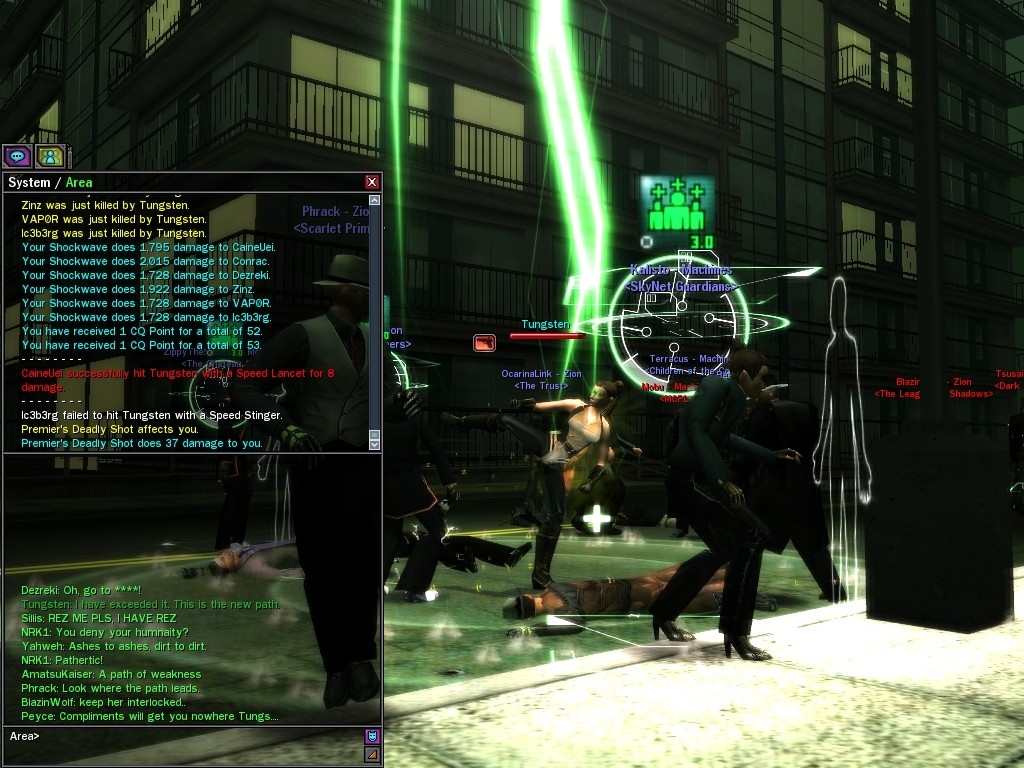
Task: Close the System / Area chat window
Action: point(372,182)
